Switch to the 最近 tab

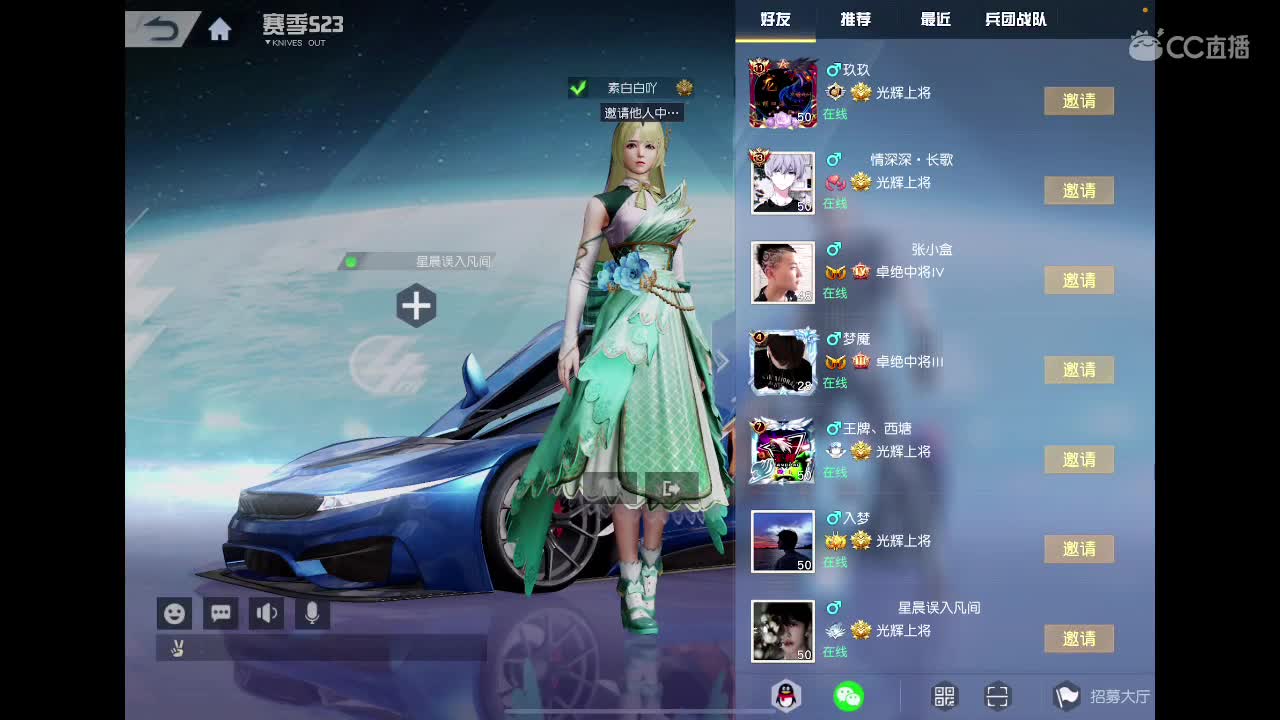[933, 18]
